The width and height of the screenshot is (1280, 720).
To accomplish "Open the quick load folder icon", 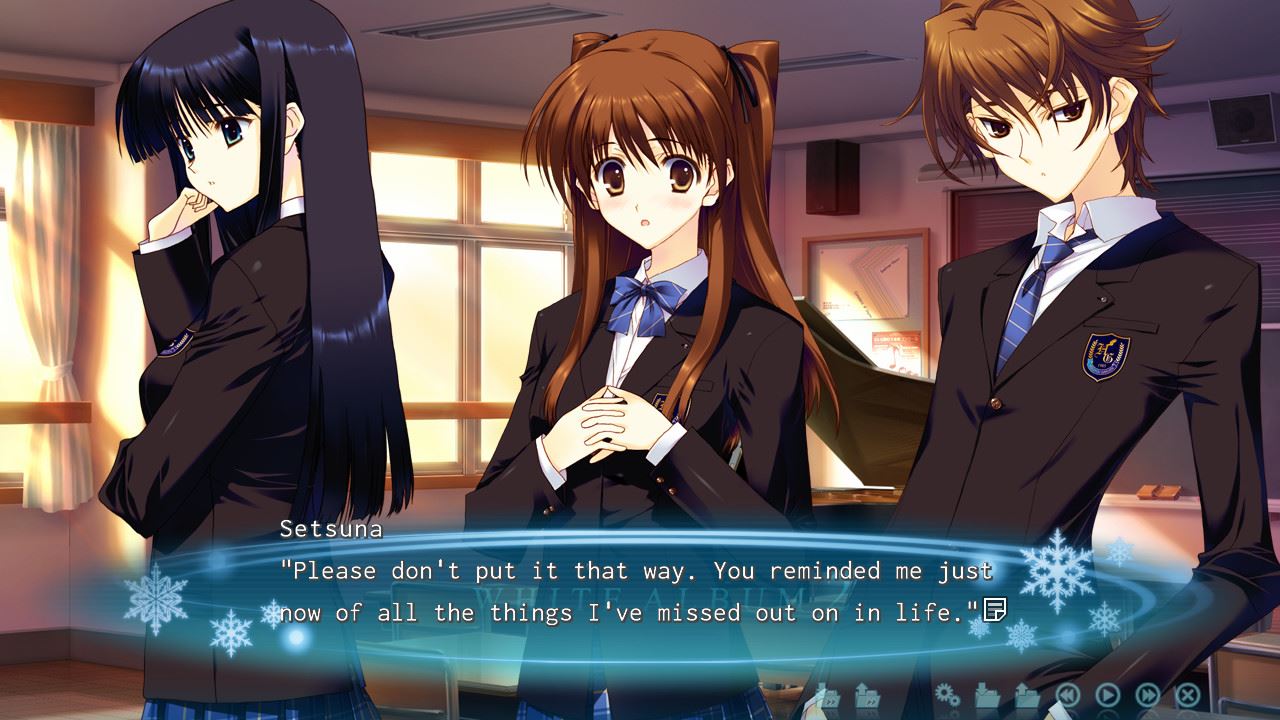I will coord(866,693).
